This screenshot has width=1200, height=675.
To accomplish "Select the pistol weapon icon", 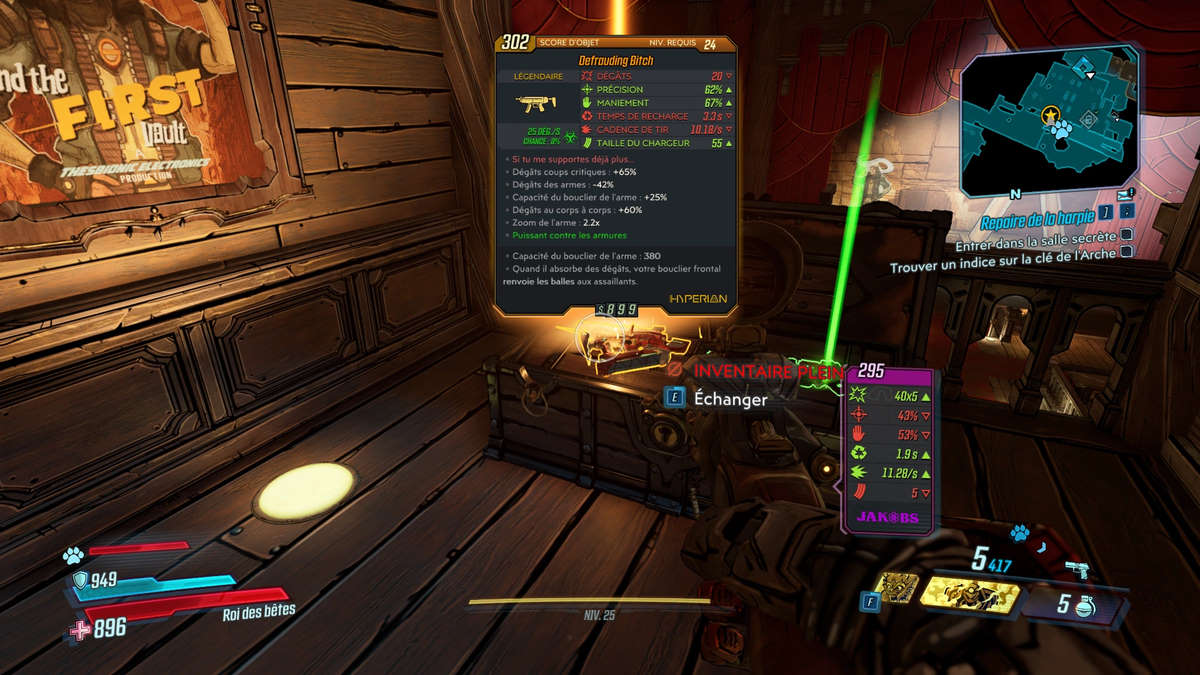I will click(1078, 569).
